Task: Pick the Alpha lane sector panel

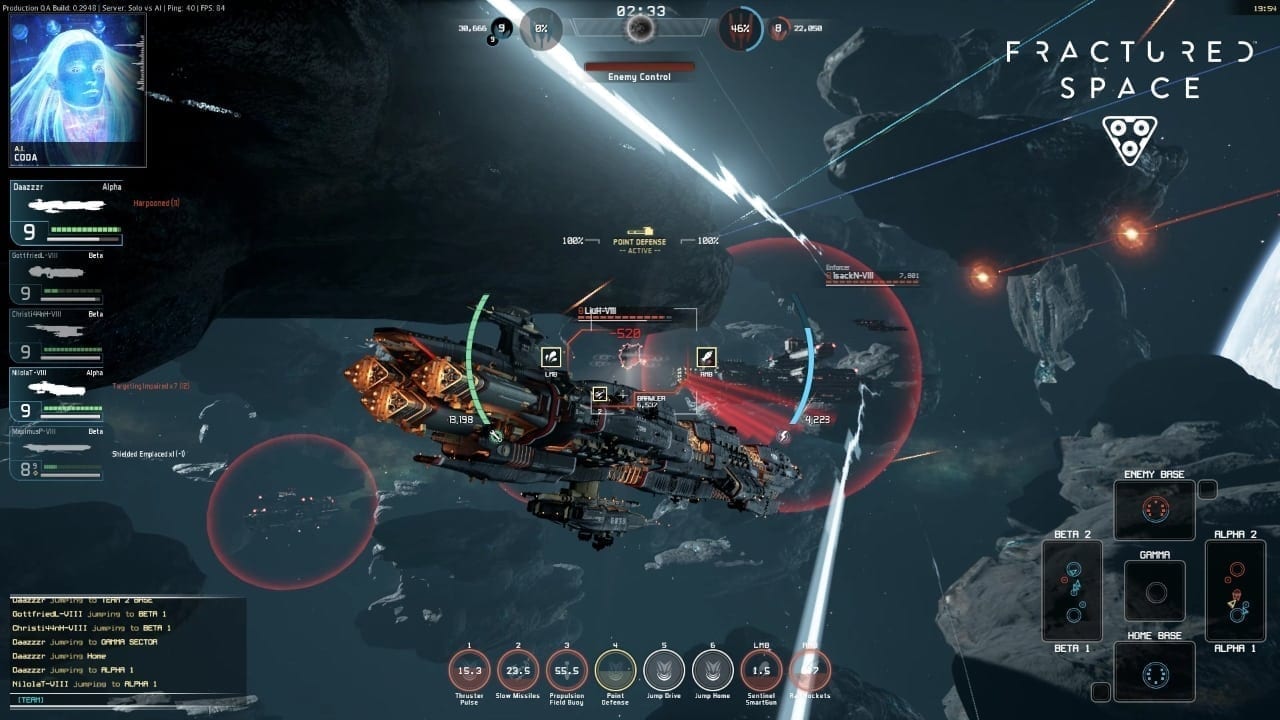Action: tap(1236, 591)
